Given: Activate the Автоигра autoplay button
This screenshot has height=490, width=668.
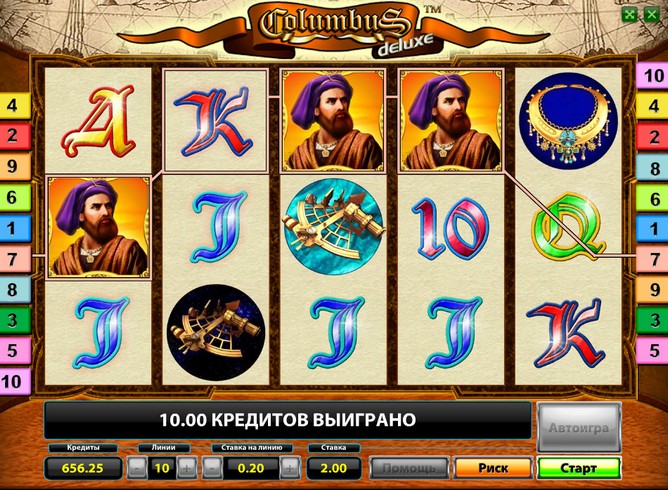Looking at the screenshot, I should pyautogui.click(x=578, y=427).
